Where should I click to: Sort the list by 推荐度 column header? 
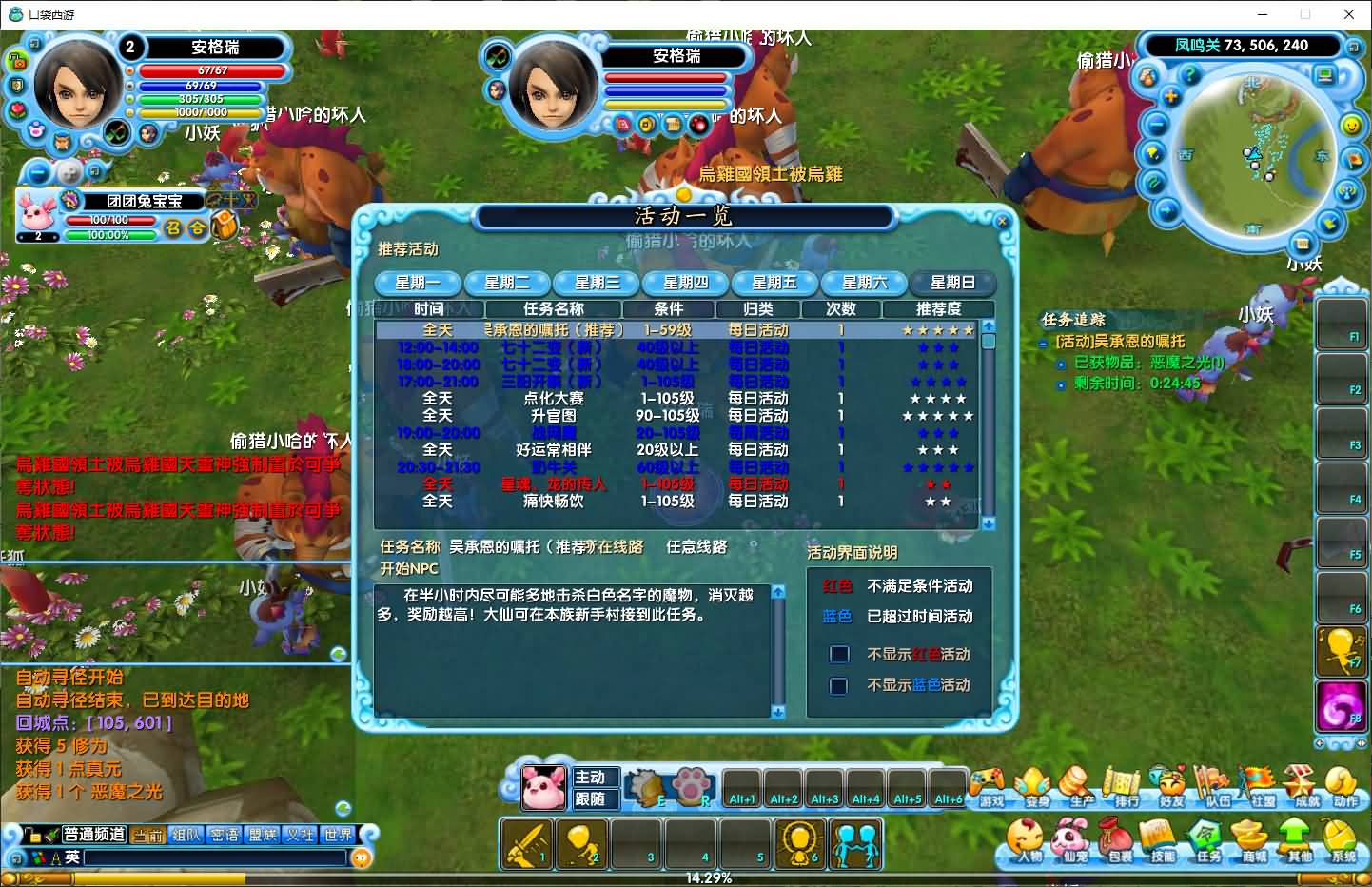938,308
